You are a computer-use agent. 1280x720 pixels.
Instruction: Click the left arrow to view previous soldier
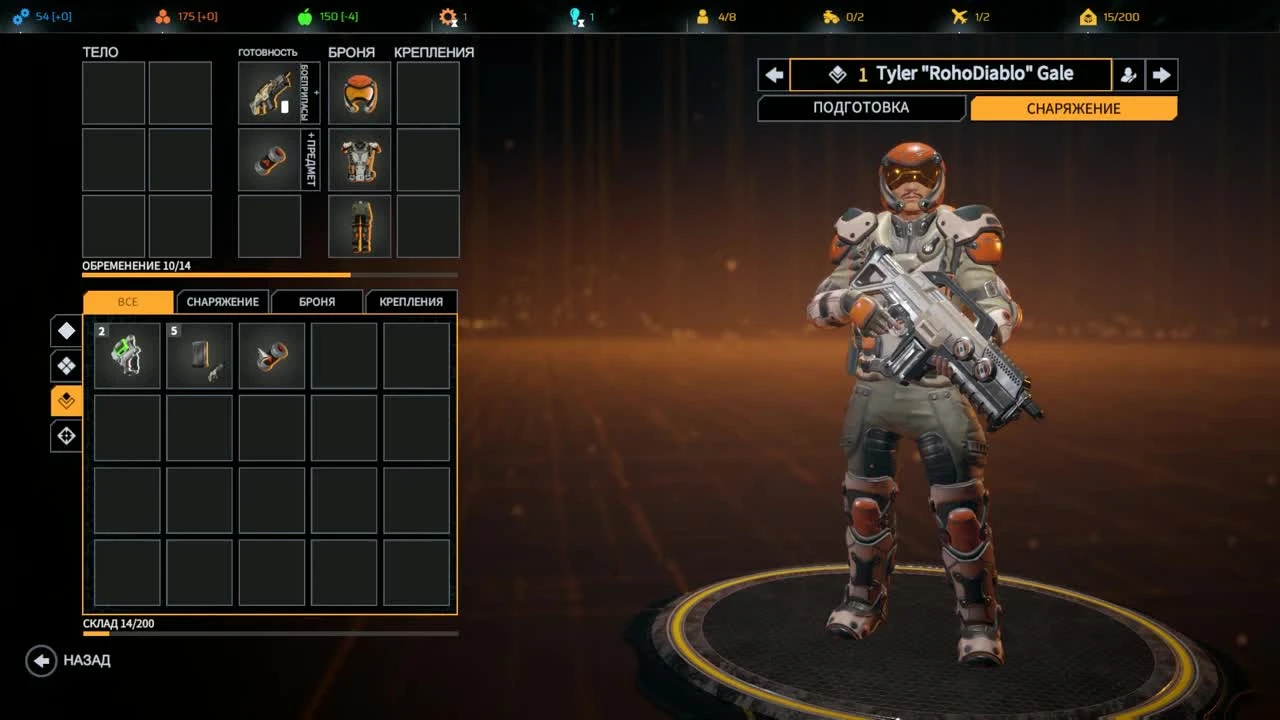click(773, 74)
